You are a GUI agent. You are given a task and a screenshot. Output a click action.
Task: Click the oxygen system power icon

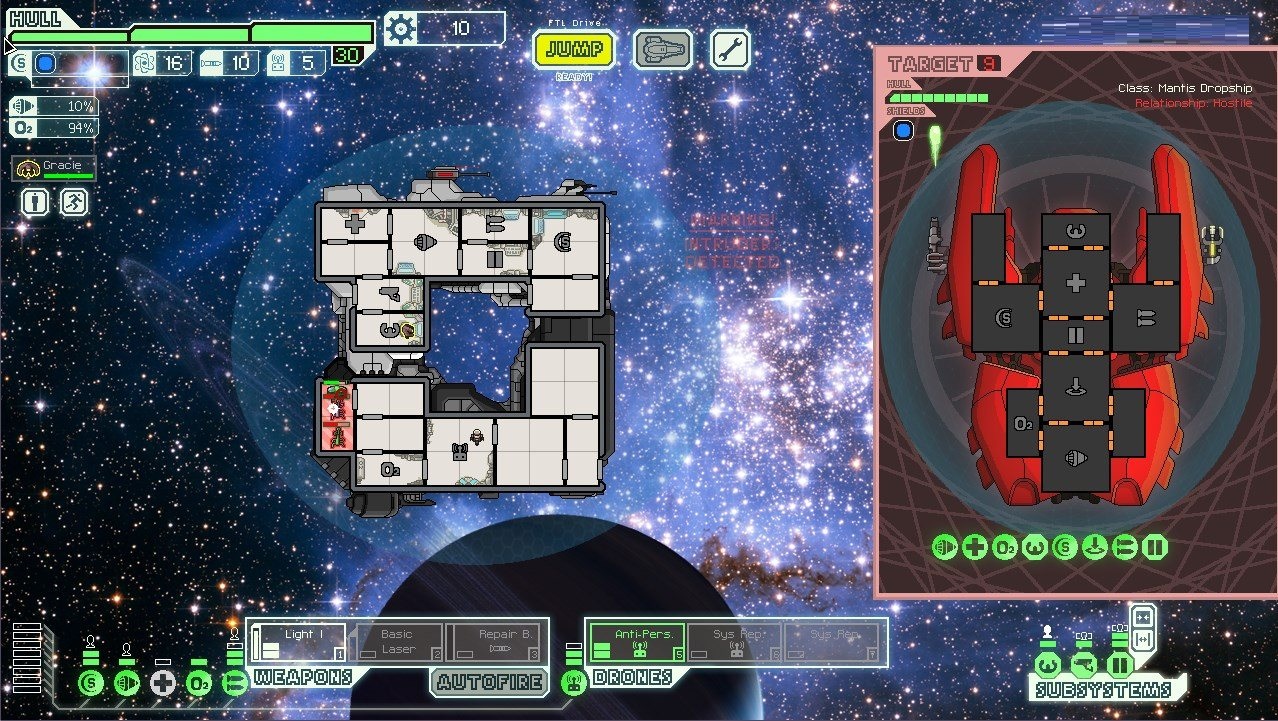(199, 684)
